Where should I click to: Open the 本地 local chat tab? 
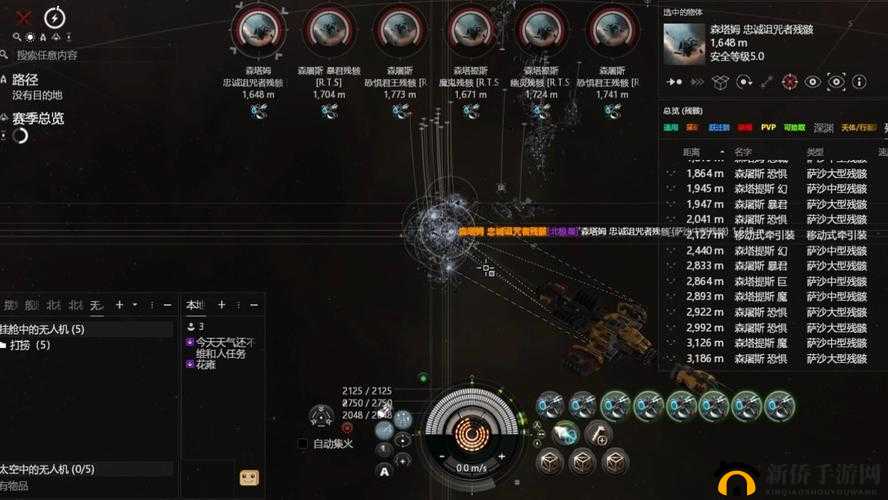196,305
